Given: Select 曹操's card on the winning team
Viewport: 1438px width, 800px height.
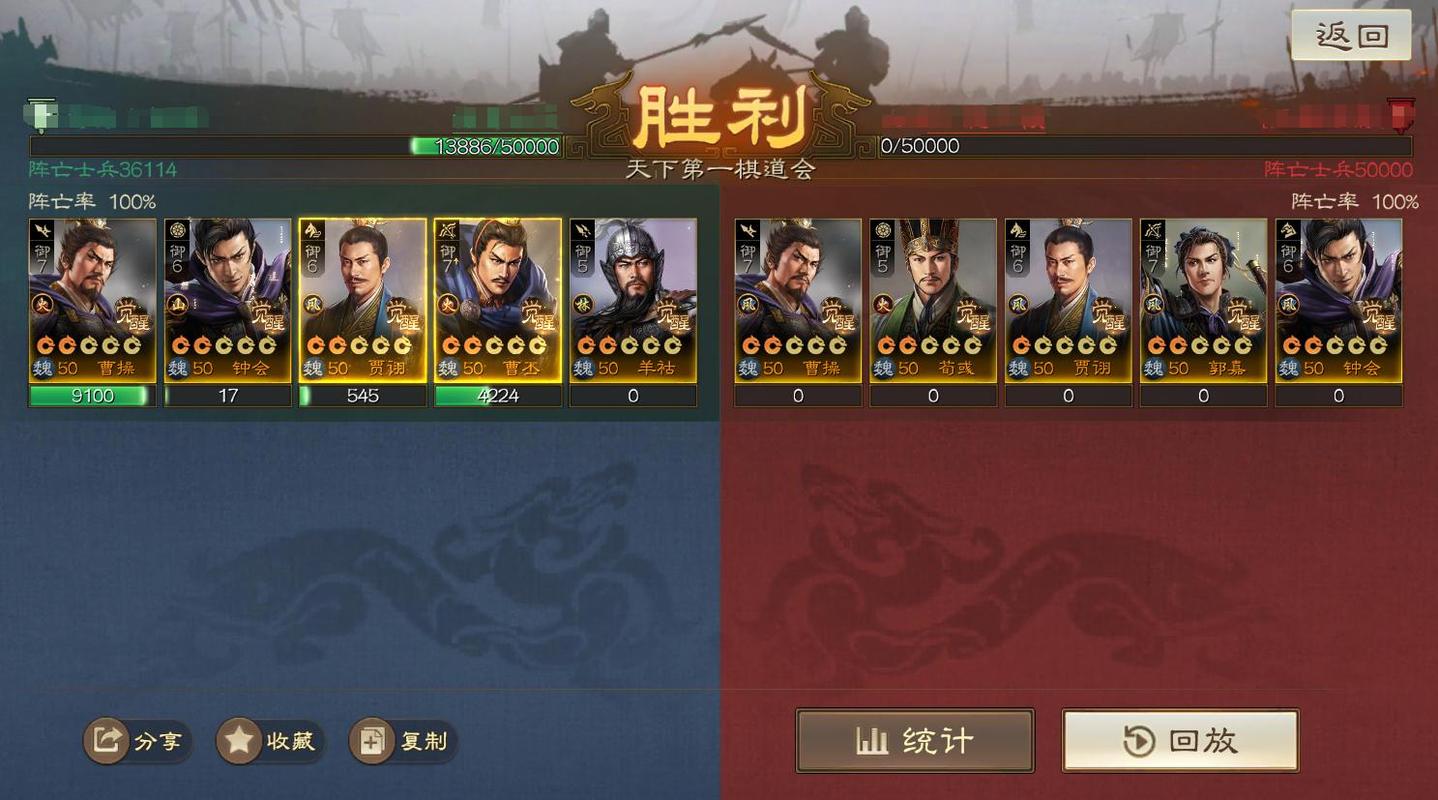Looking at the screenshot, I should pos(90,305).
